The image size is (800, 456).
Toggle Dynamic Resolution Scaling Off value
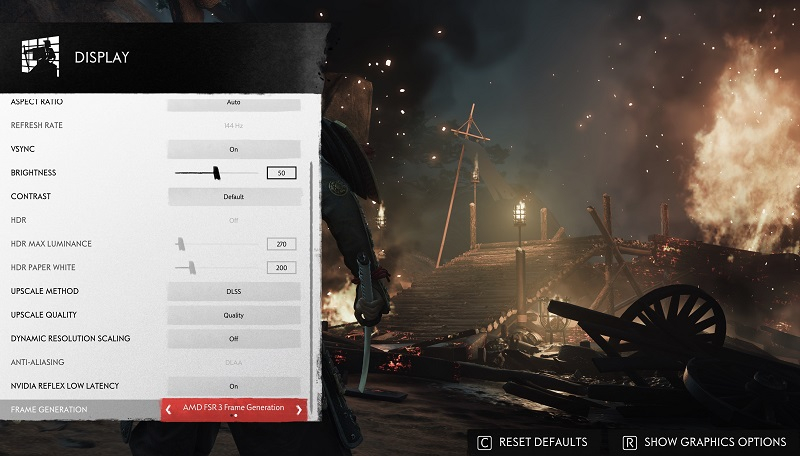[233, 339]
